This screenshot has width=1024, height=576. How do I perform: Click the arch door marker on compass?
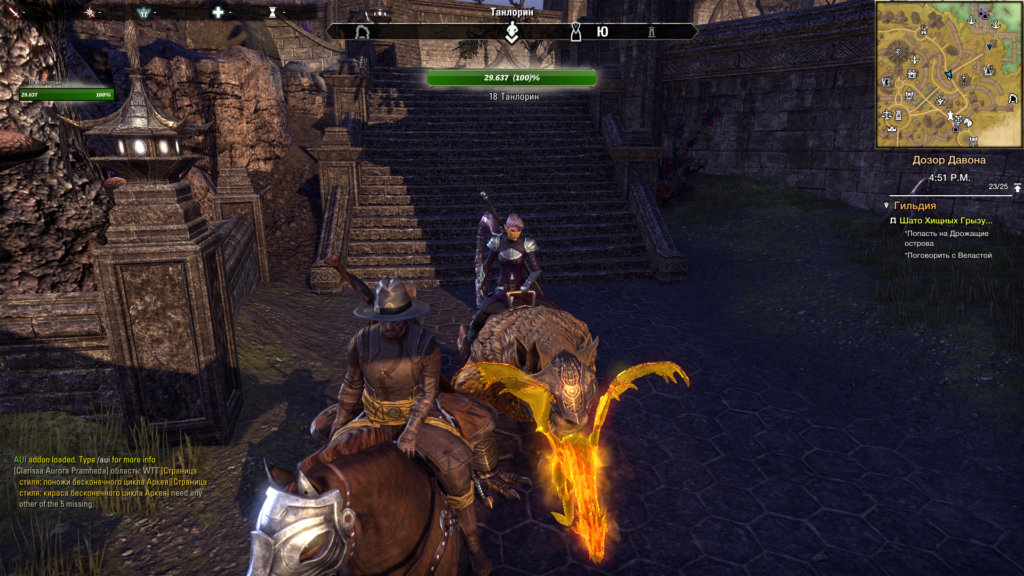point(362,32)
